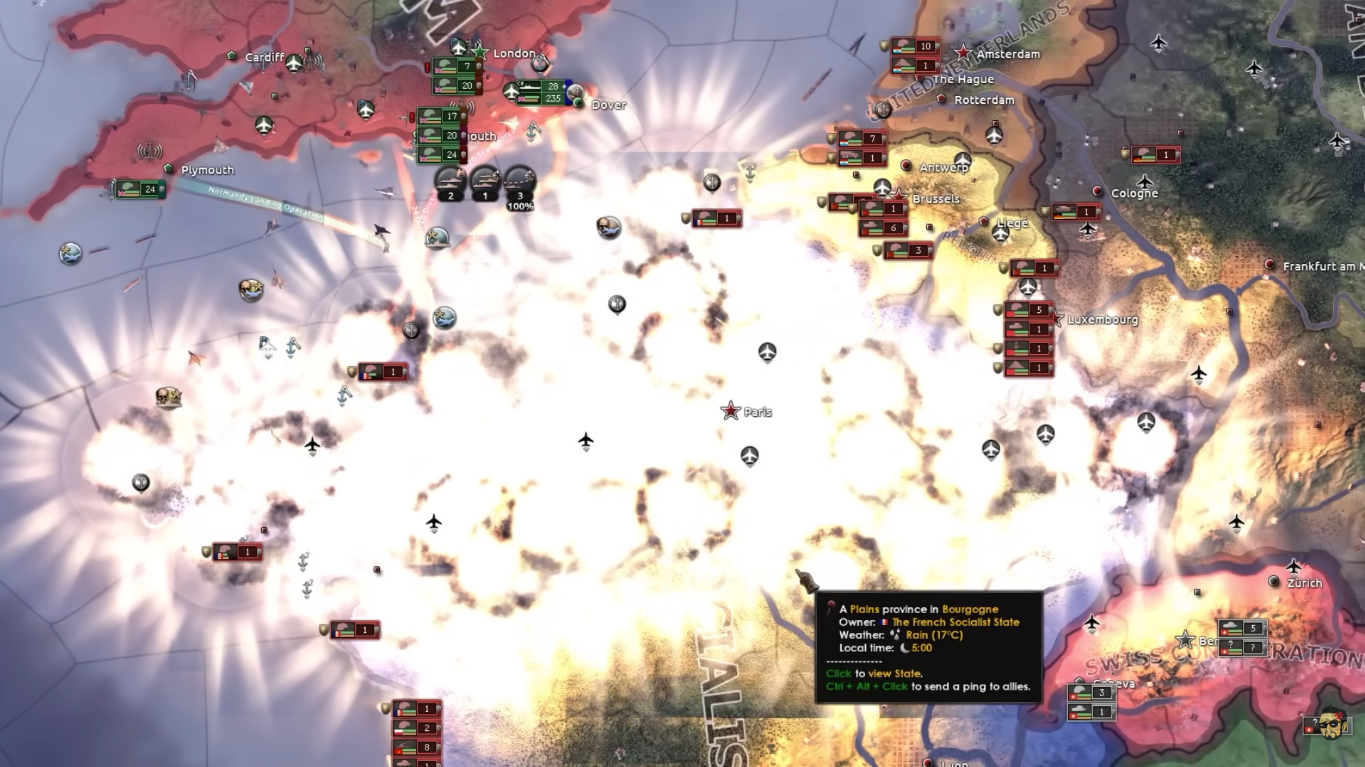
Task: Open the air base icon at Liège
Action: 1000,233
